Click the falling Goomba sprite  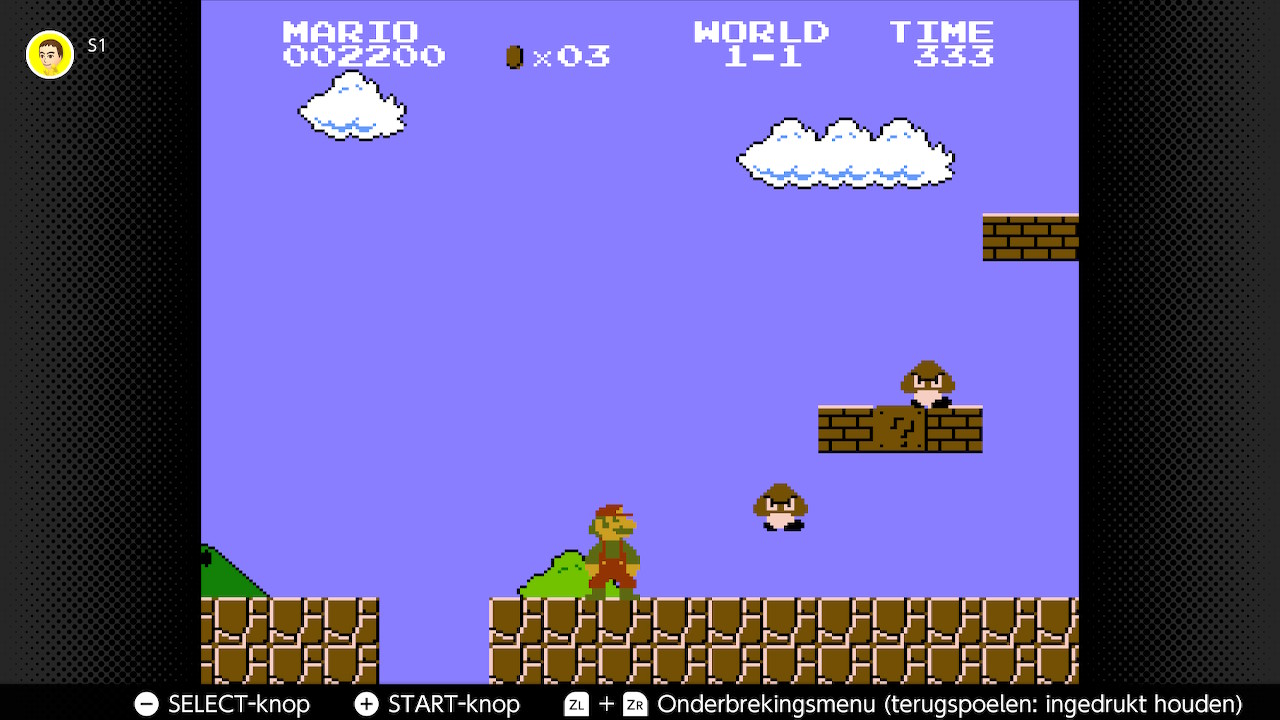click(x=780, y=507)
